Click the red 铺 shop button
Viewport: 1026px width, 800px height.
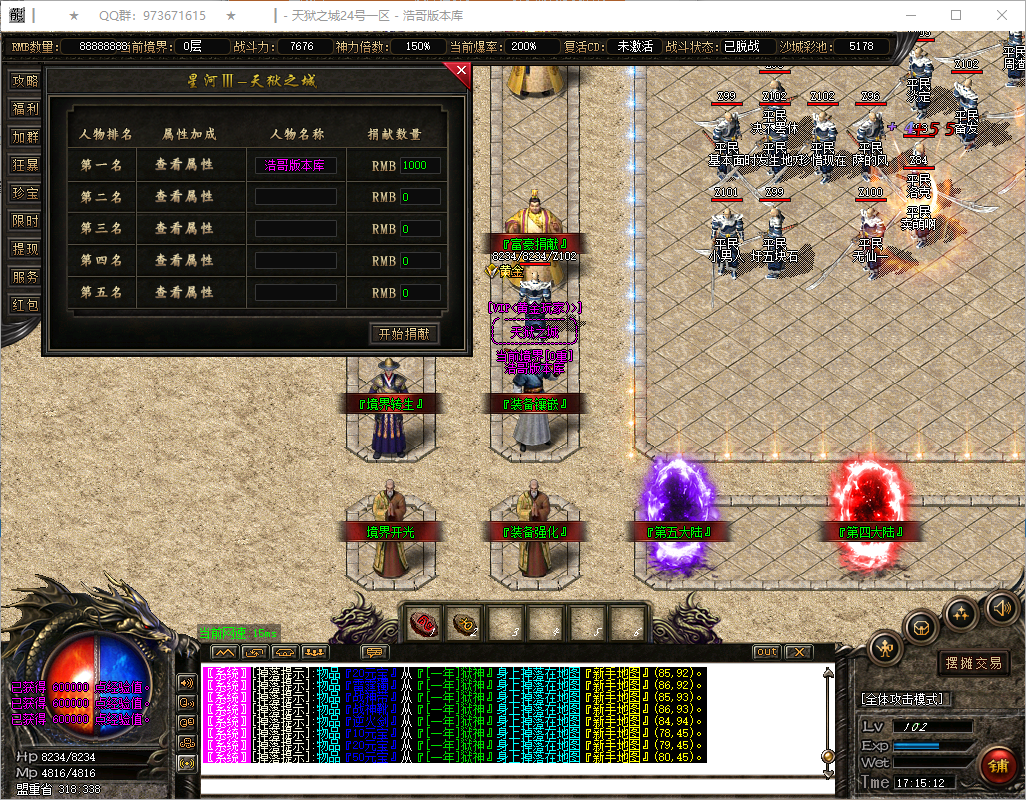997,766
